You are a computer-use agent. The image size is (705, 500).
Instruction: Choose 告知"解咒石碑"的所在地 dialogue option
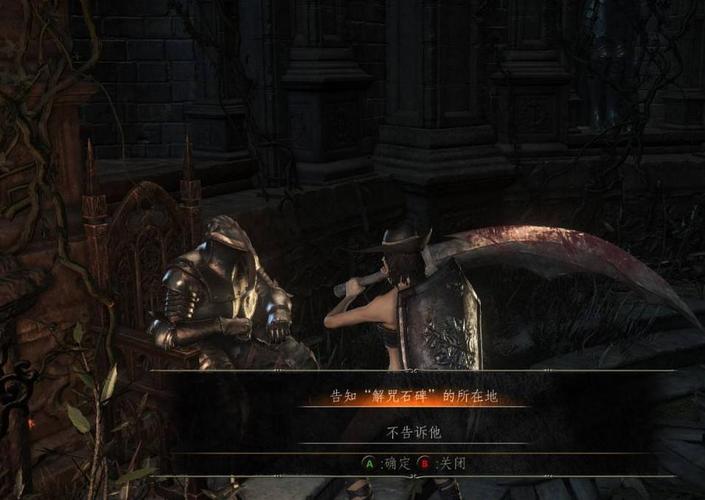pyautogui.click(x=413, y=397)
